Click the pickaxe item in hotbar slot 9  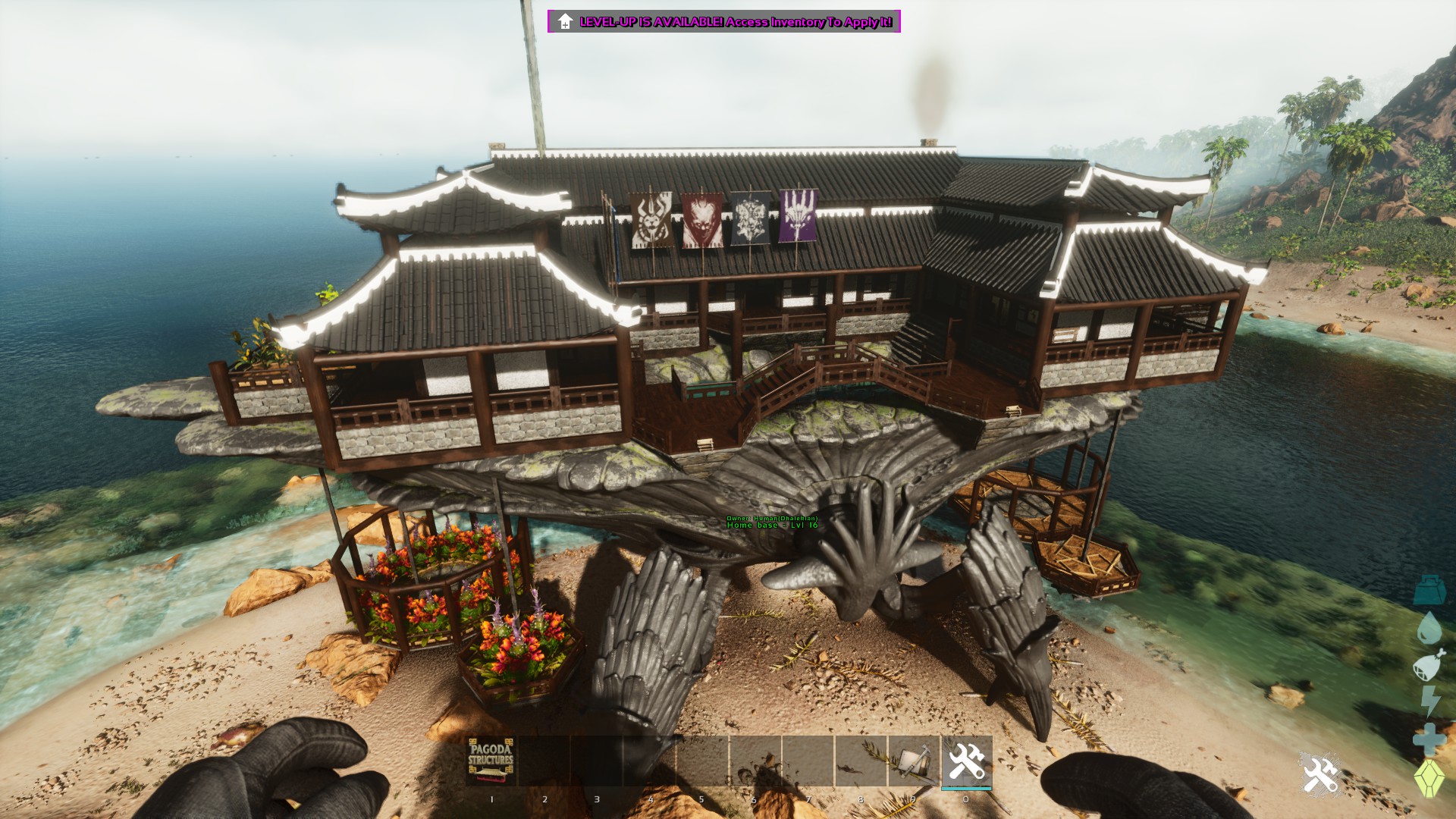point(913,758)
